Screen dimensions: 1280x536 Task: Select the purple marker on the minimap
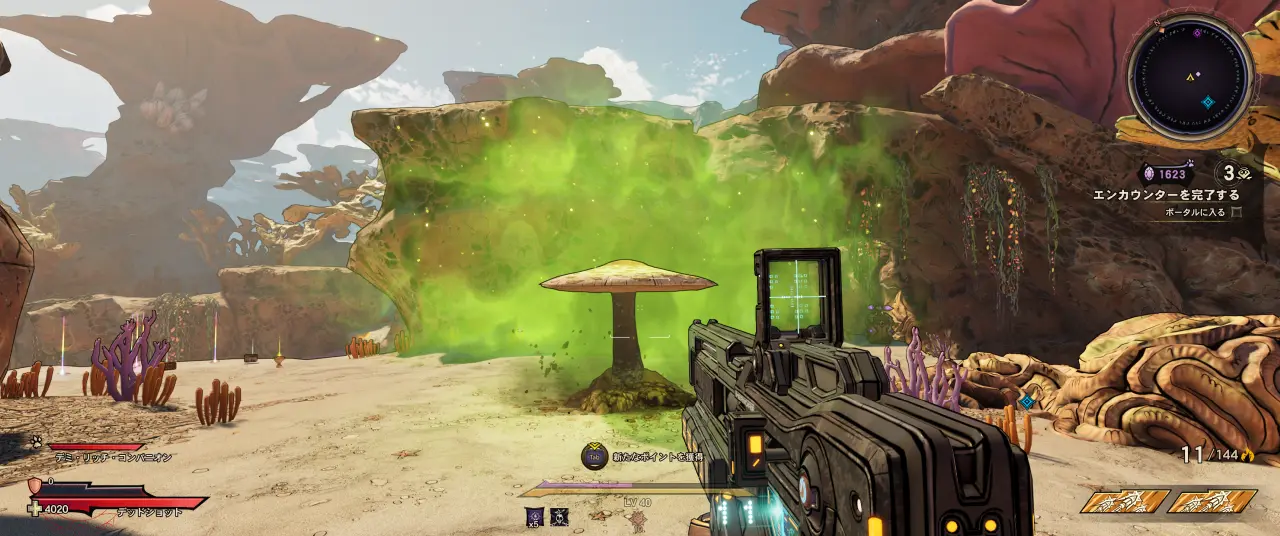click(x=1197, y=33)
